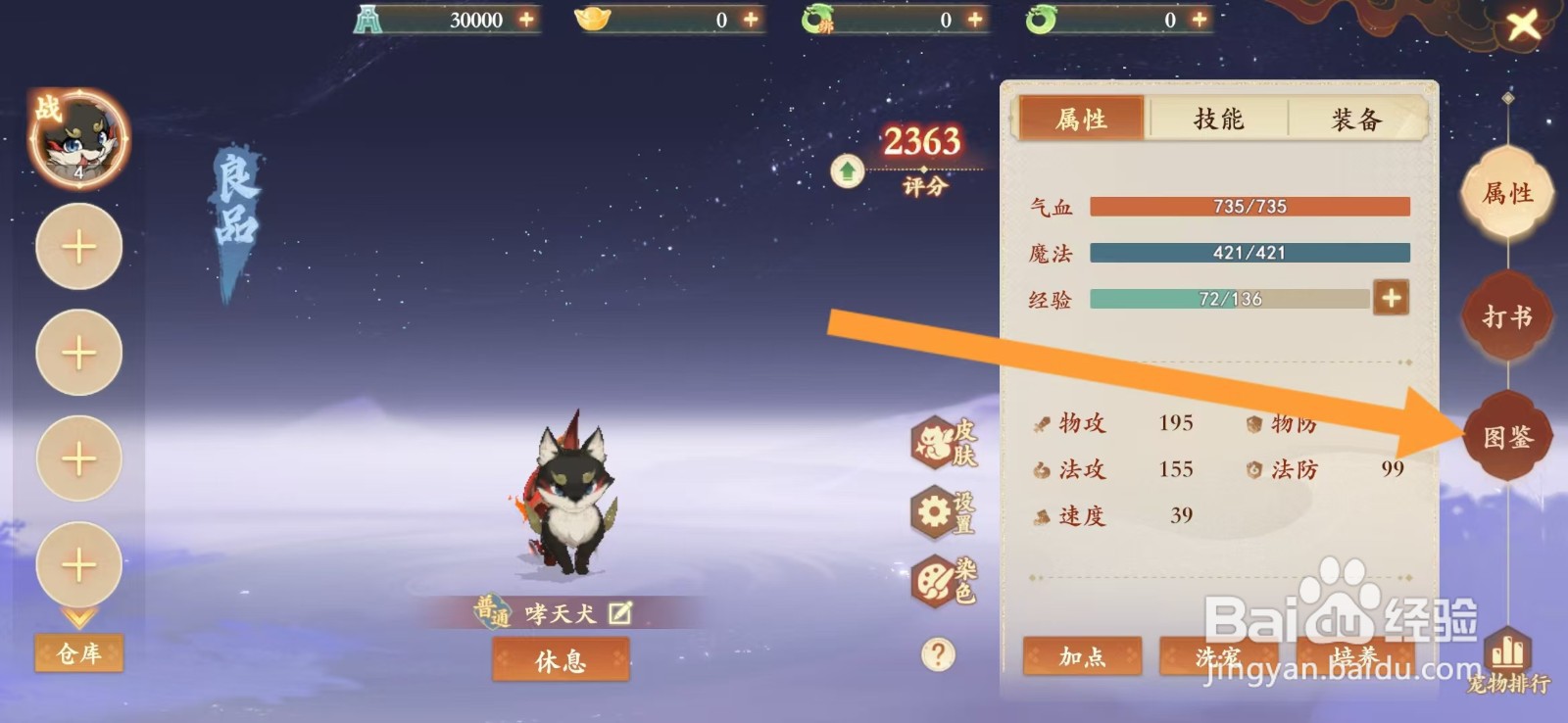
Task: Select the 属性 tab in the panel
Action: pyautogui.click(x=1080, y=119)
